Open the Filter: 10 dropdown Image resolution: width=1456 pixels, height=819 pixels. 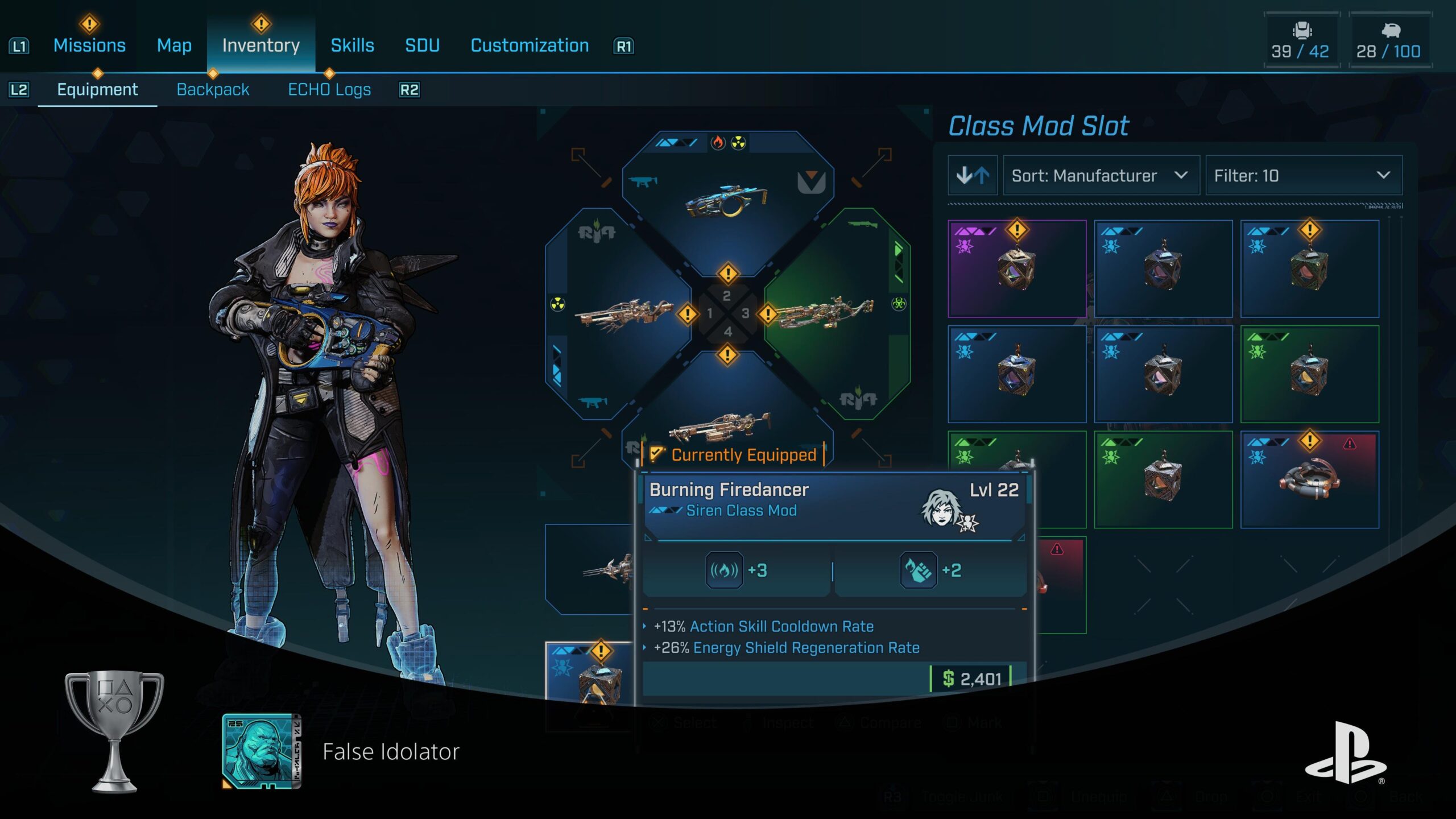click(x=1303, y=176)
